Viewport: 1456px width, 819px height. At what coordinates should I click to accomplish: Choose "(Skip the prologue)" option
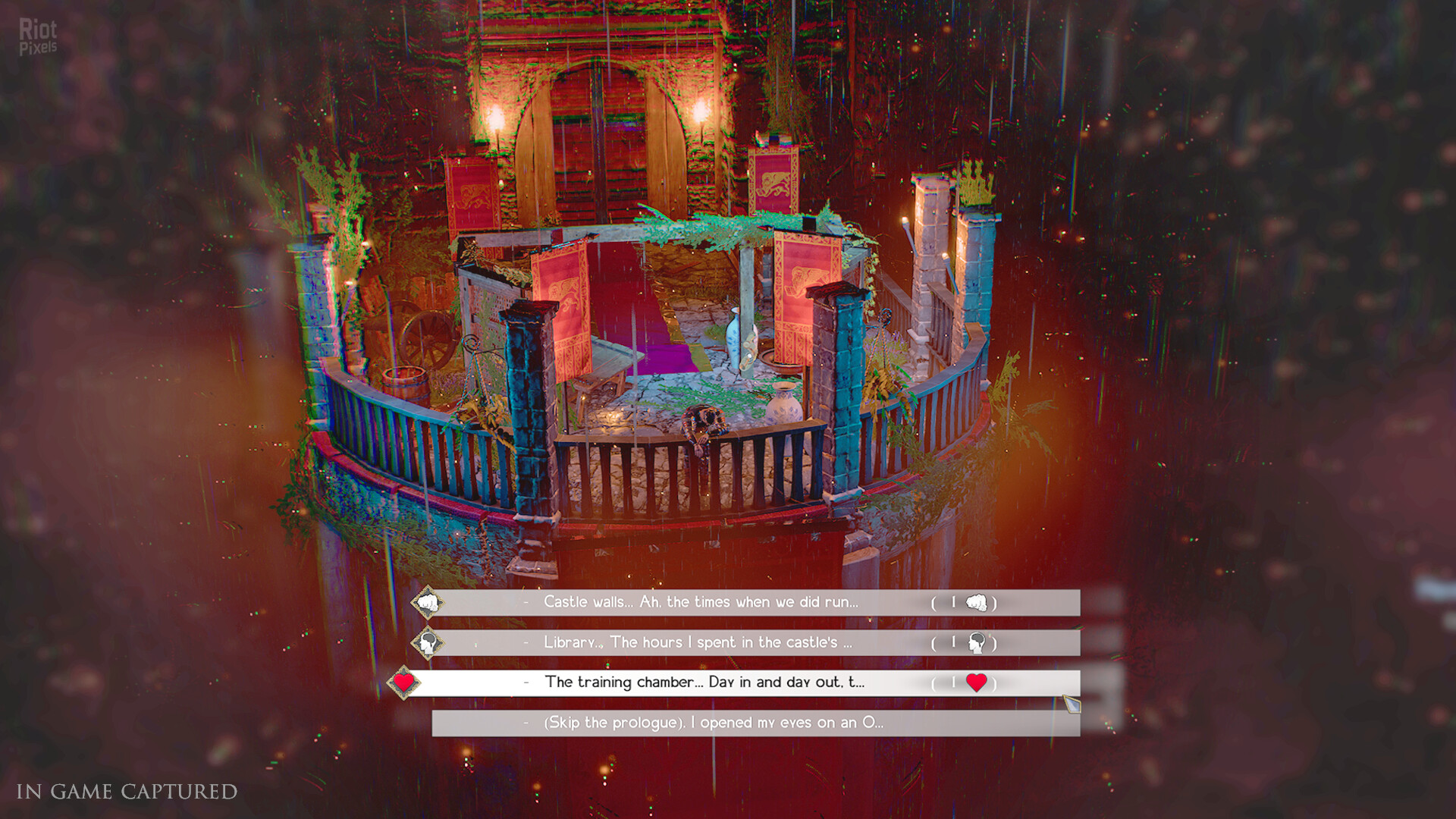[x=713, y=723]
